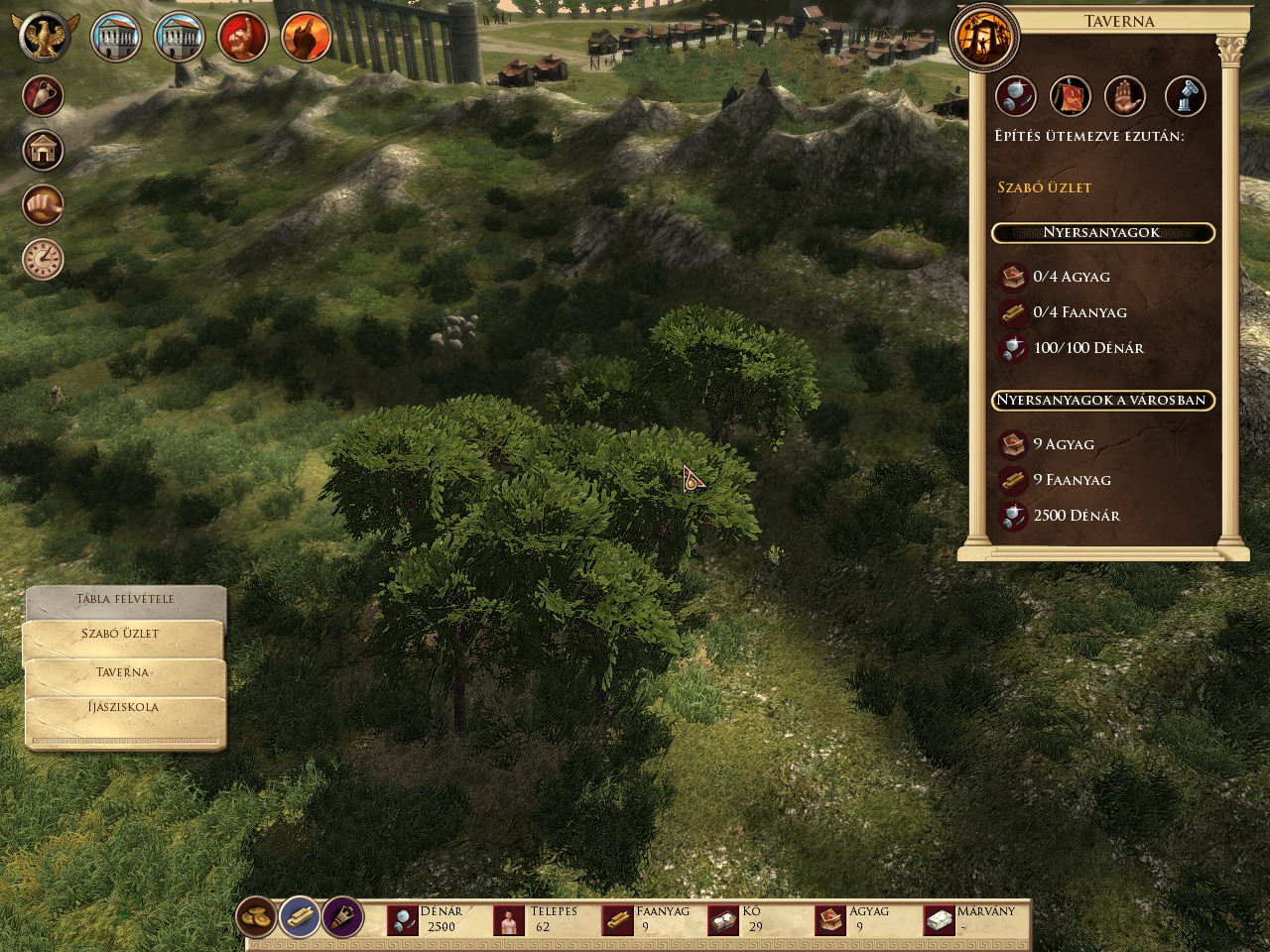The image size is (1270, 952).
Task: Click the orange Szabó üzlet queue entry
Action: point(1044,187)
